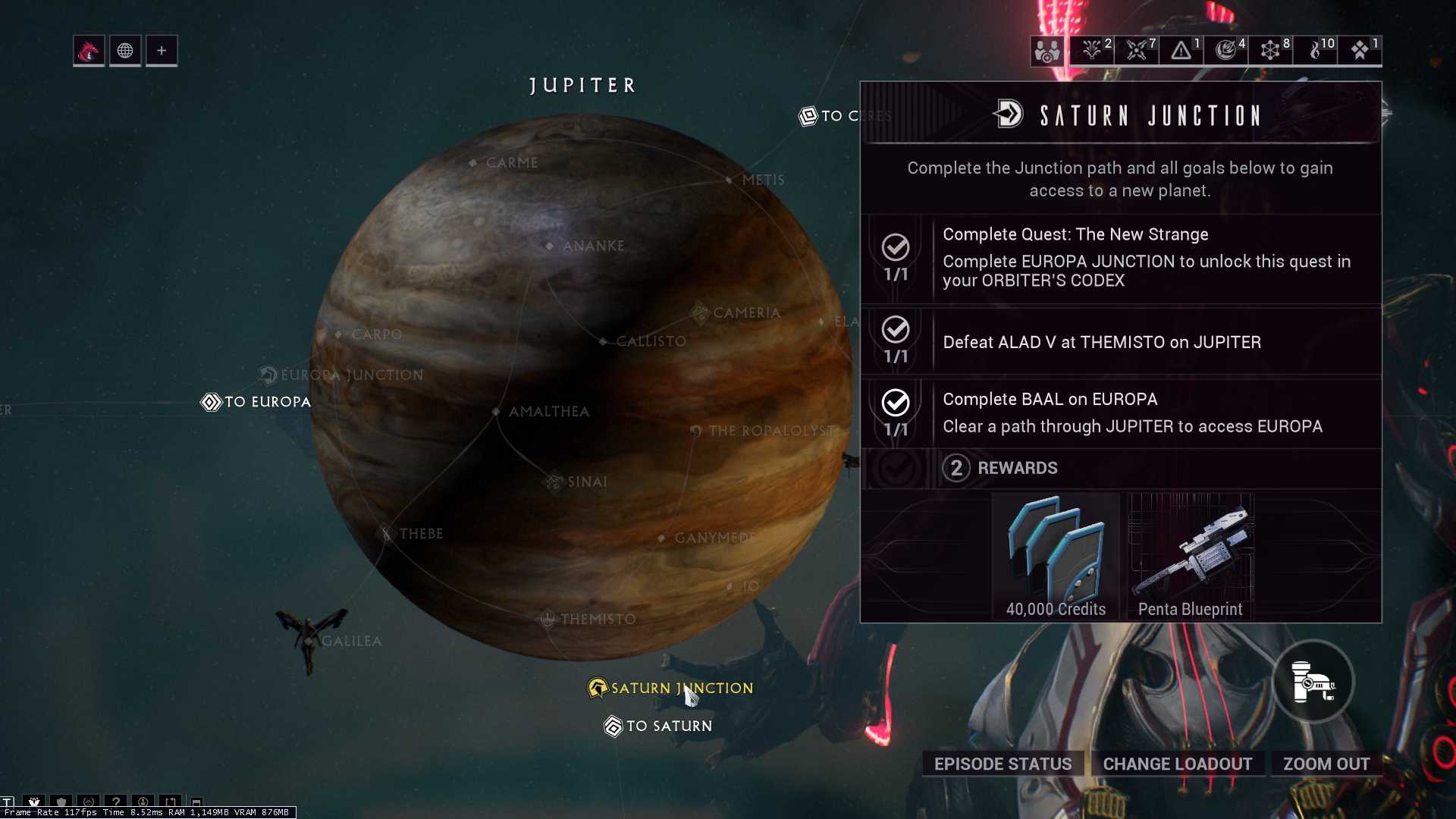Viewport: 1456px width, 819px height.
Task: Click the squad management icon top-right
Action: (1046, 51)
